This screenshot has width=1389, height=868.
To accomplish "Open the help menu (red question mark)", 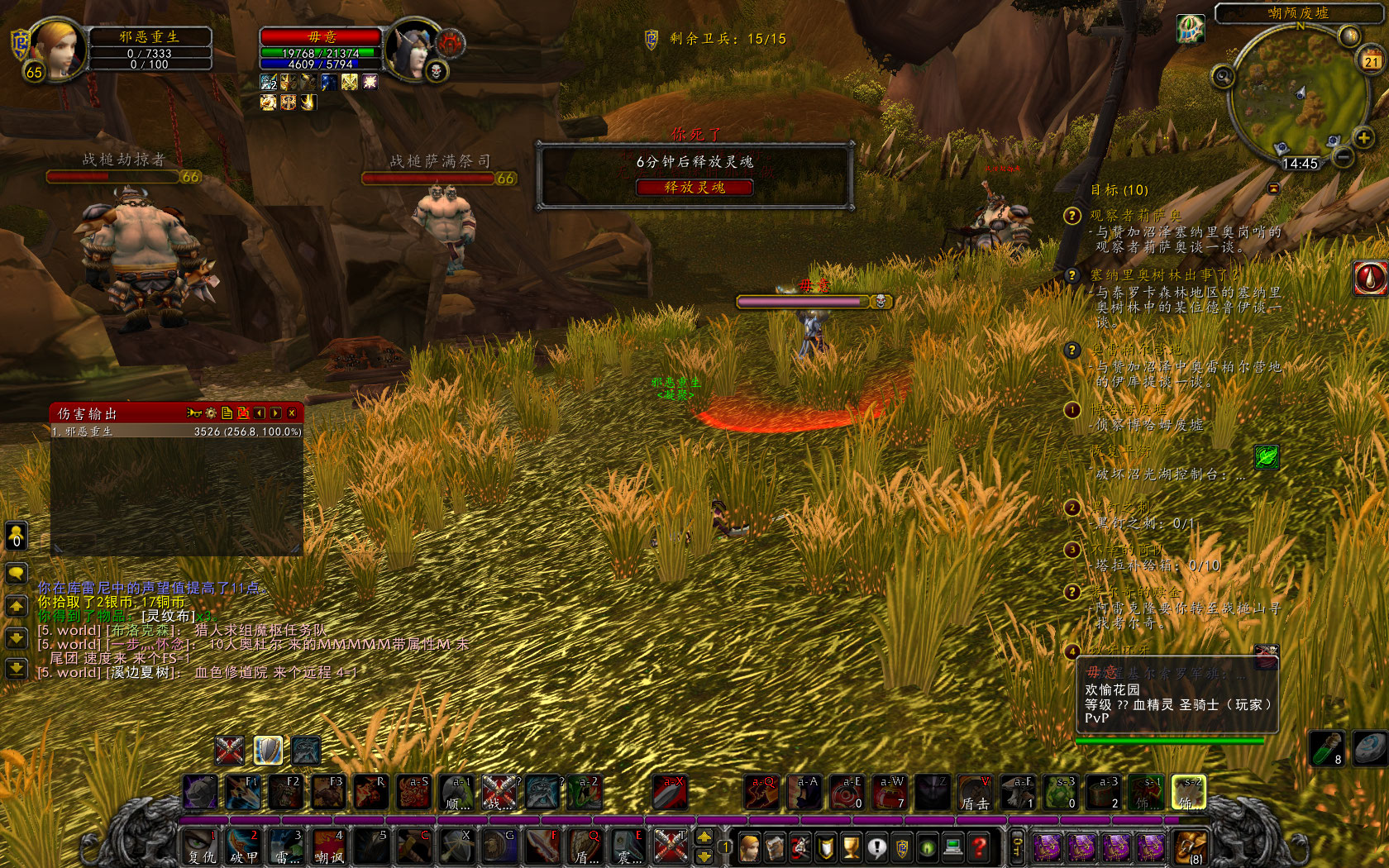I will point(978,847).
